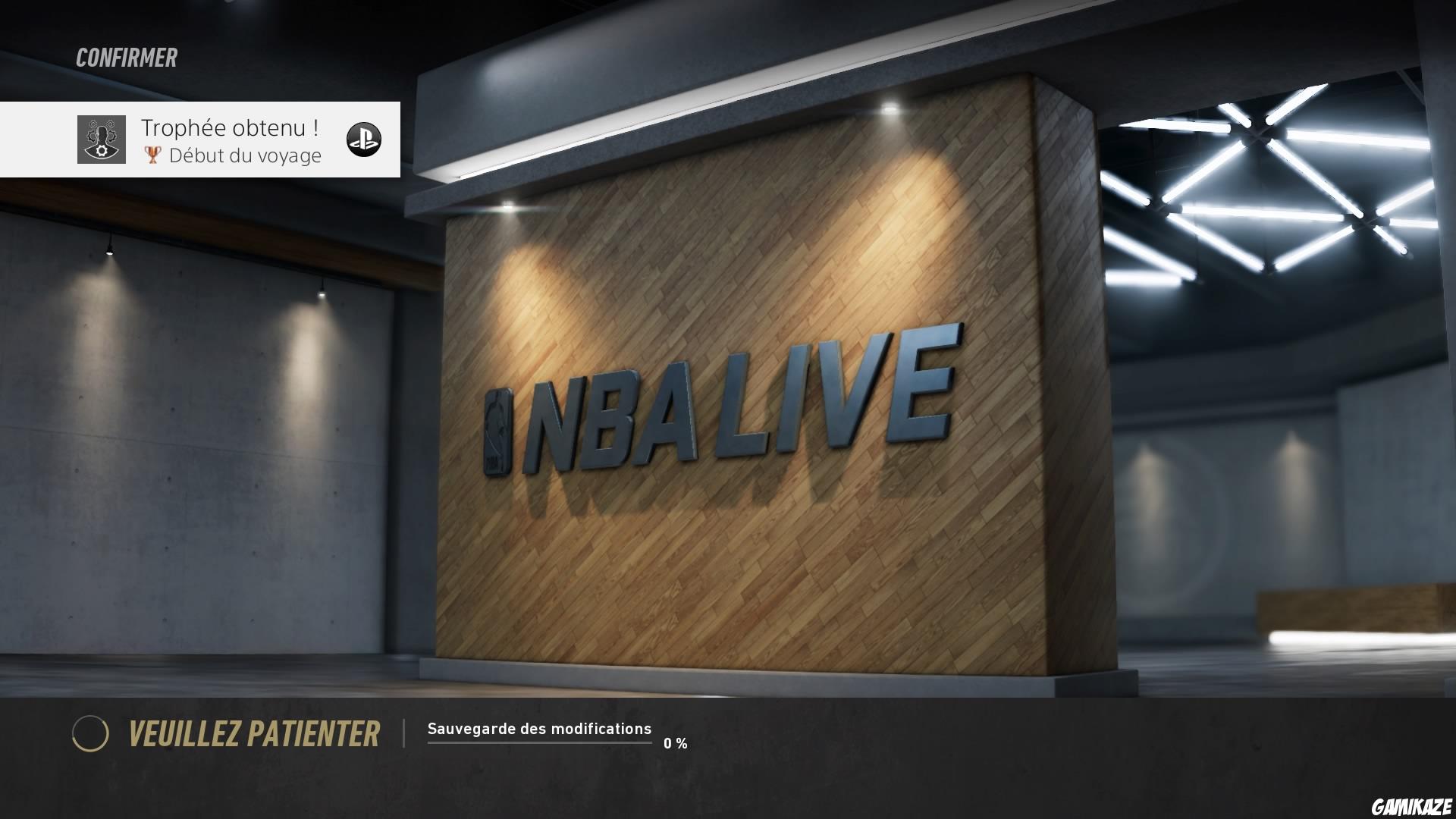Select the gear-avatar icon in the trophy notification
Viewport: 1456px width, 819px height.
tap(100, 140)
